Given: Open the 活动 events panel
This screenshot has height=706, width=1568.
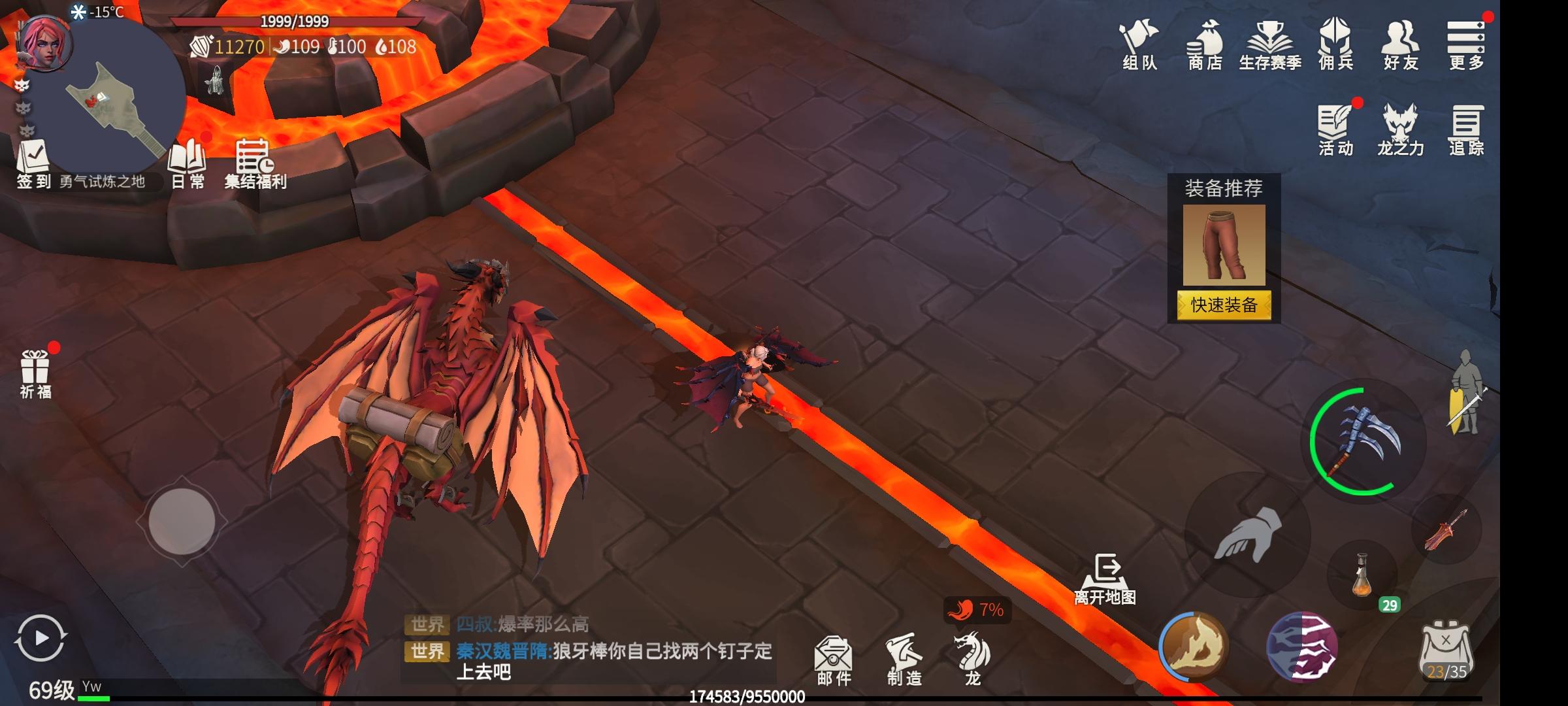Looking at the screenshot, I should click(1335, 129).
